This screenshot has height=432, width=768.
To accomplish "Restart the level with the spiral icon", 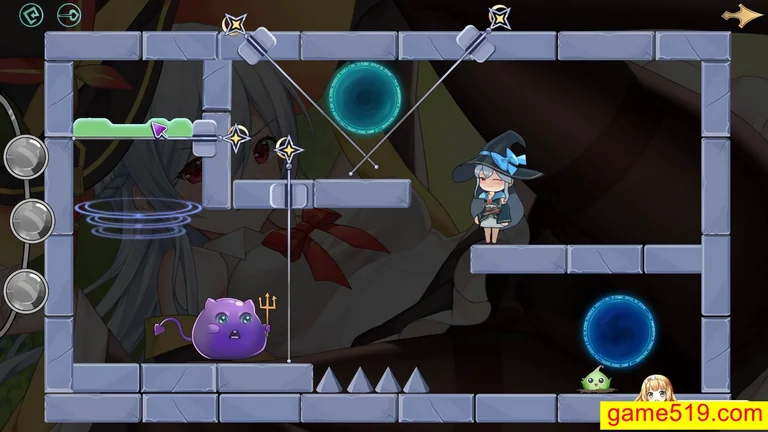I will (x=32, y=15).
